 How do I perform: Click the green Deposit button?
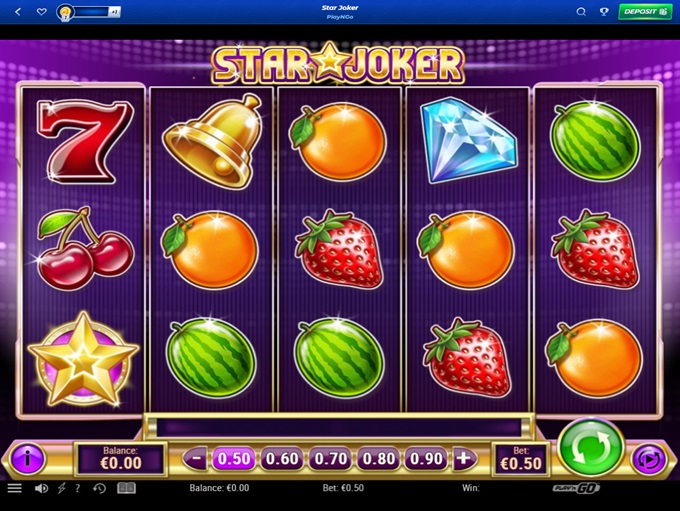click(x=645, y=12)
